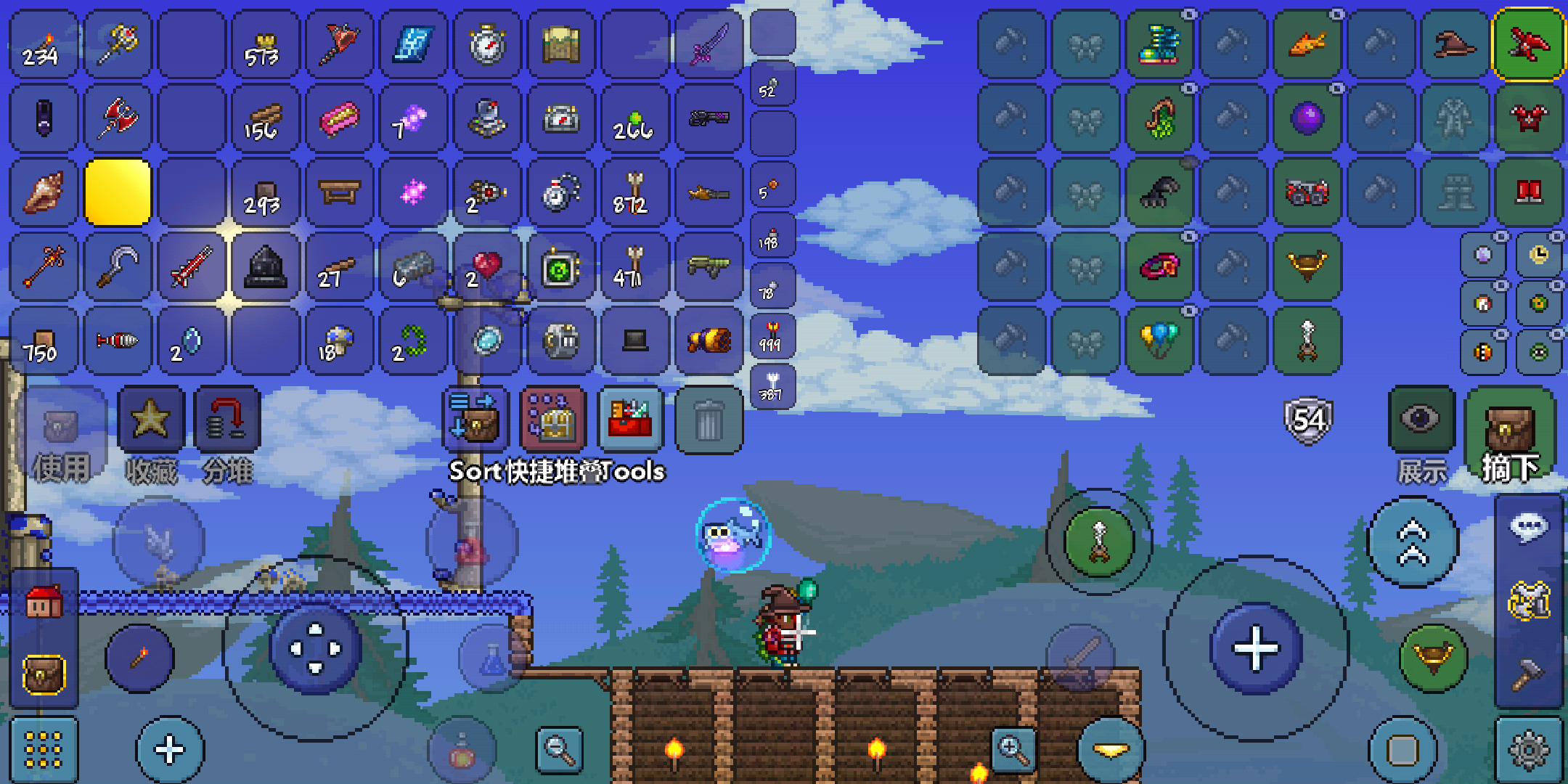Tap the double-arrow jump button
This screenshot has width=1568, height=784.
[x=1413, y=542]
